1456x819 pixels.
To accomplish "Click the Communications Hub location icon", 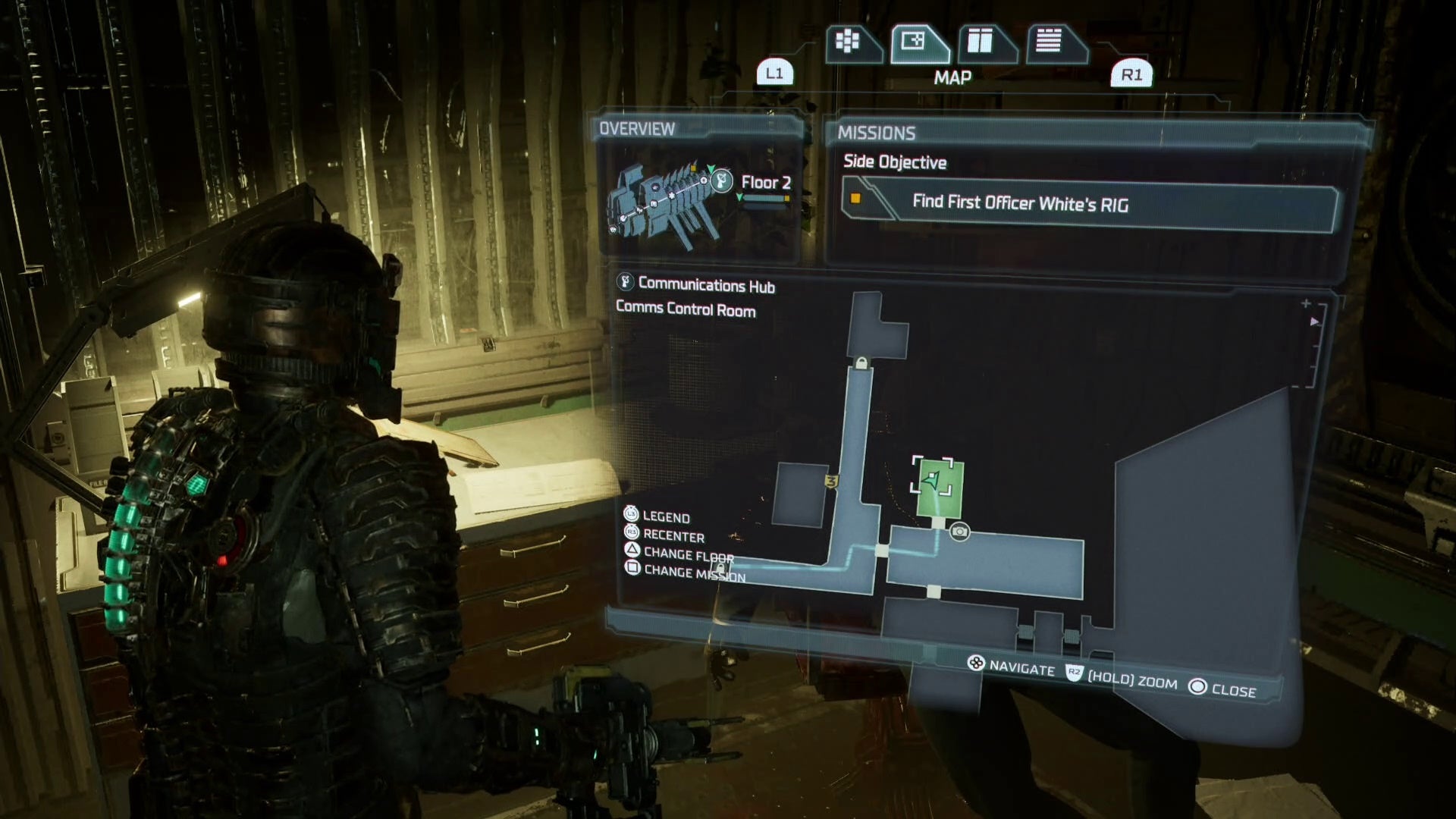I will point(625,283).
